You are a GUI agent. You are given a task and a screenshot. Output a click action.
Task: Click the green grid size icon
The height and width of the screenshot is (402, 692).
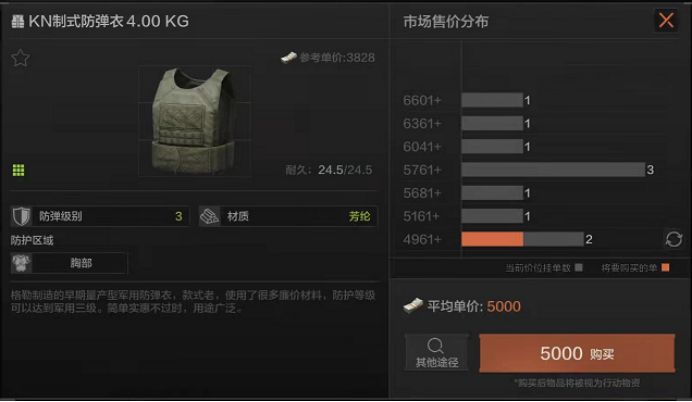[18, 170]
